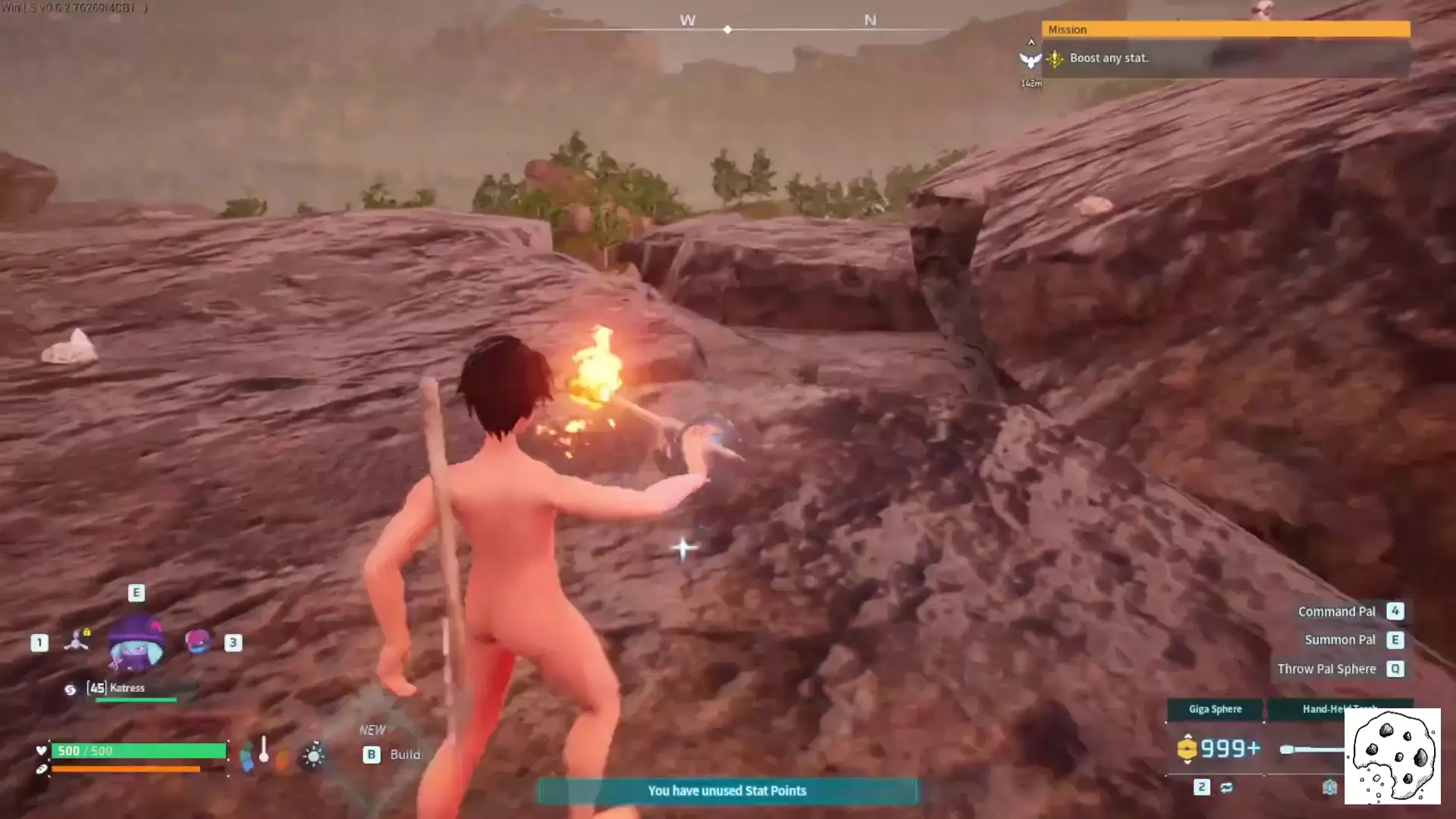This screenshot has height=819, width=1456.
Task: Click the mission winged waypoint icon
Action: pos(1030,60)
